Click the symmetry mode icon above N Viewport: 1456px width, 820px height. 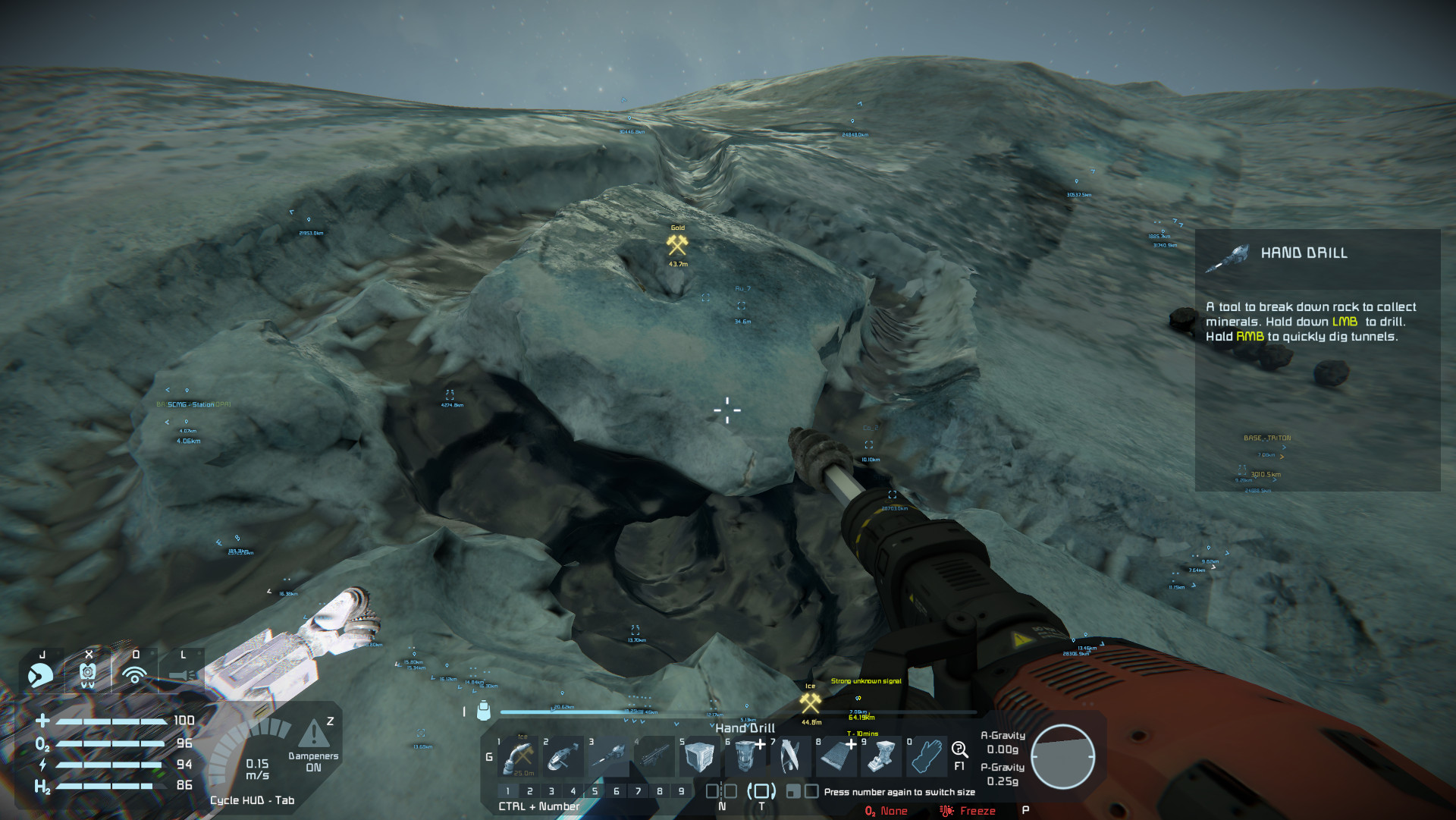pos(721,791)
